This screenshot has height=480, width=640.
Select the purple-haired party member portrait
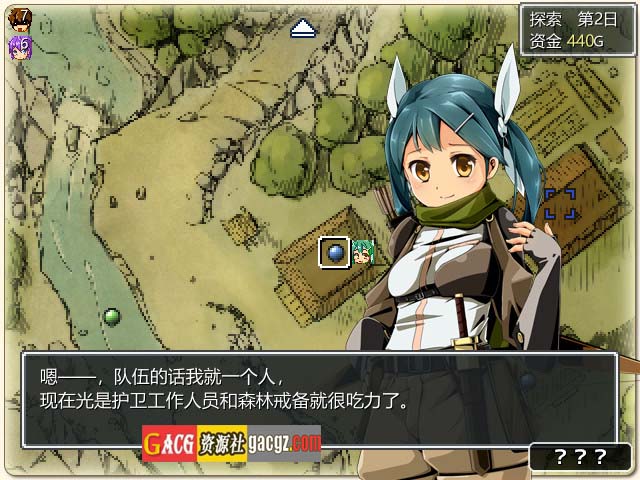coord(19,45)
